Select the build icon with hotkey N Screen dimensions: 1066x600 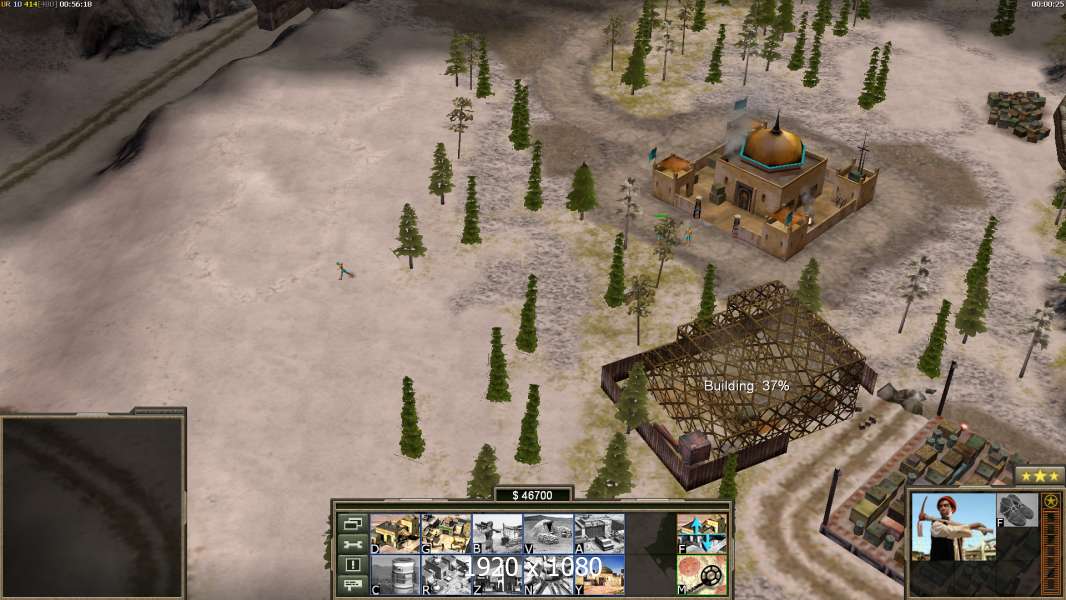pos(548,574)
